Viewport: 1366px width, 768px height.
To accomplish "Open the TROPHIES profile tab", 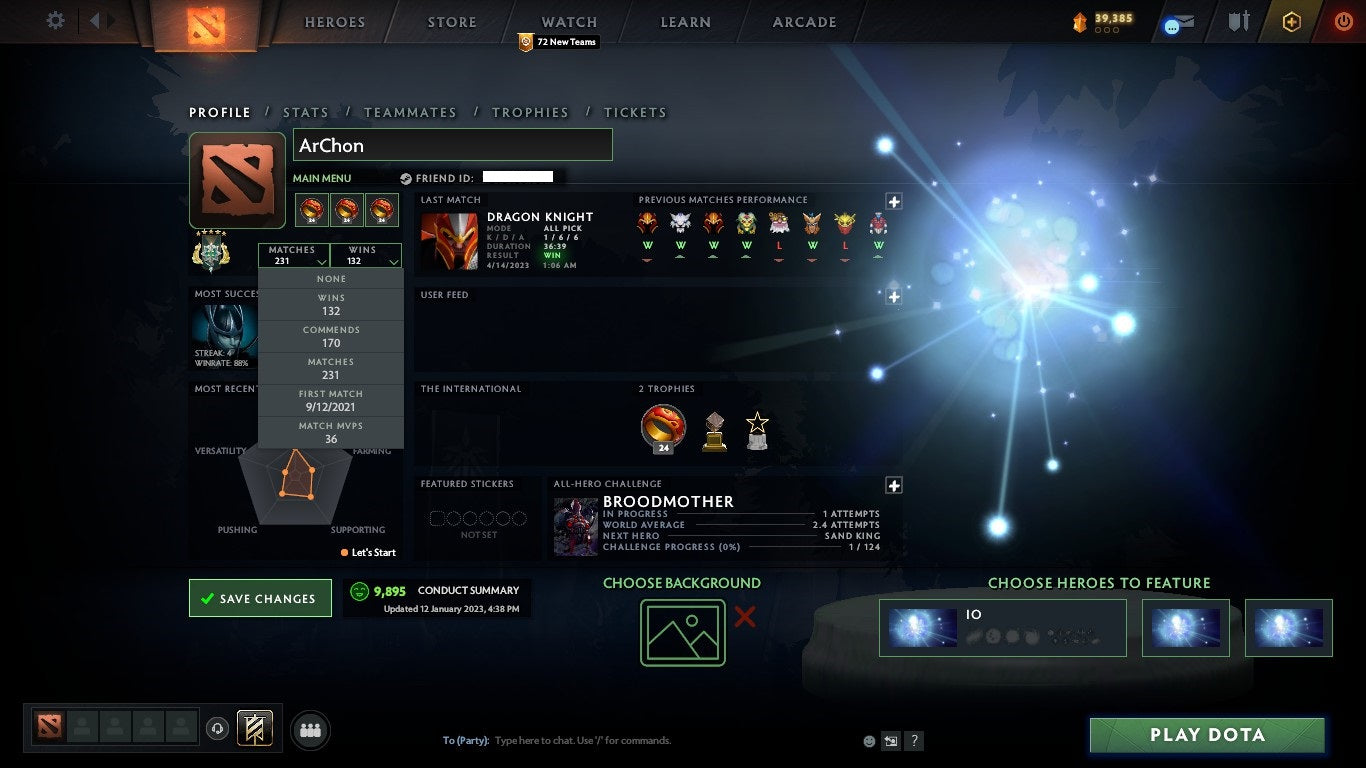I will pos(530,112).
